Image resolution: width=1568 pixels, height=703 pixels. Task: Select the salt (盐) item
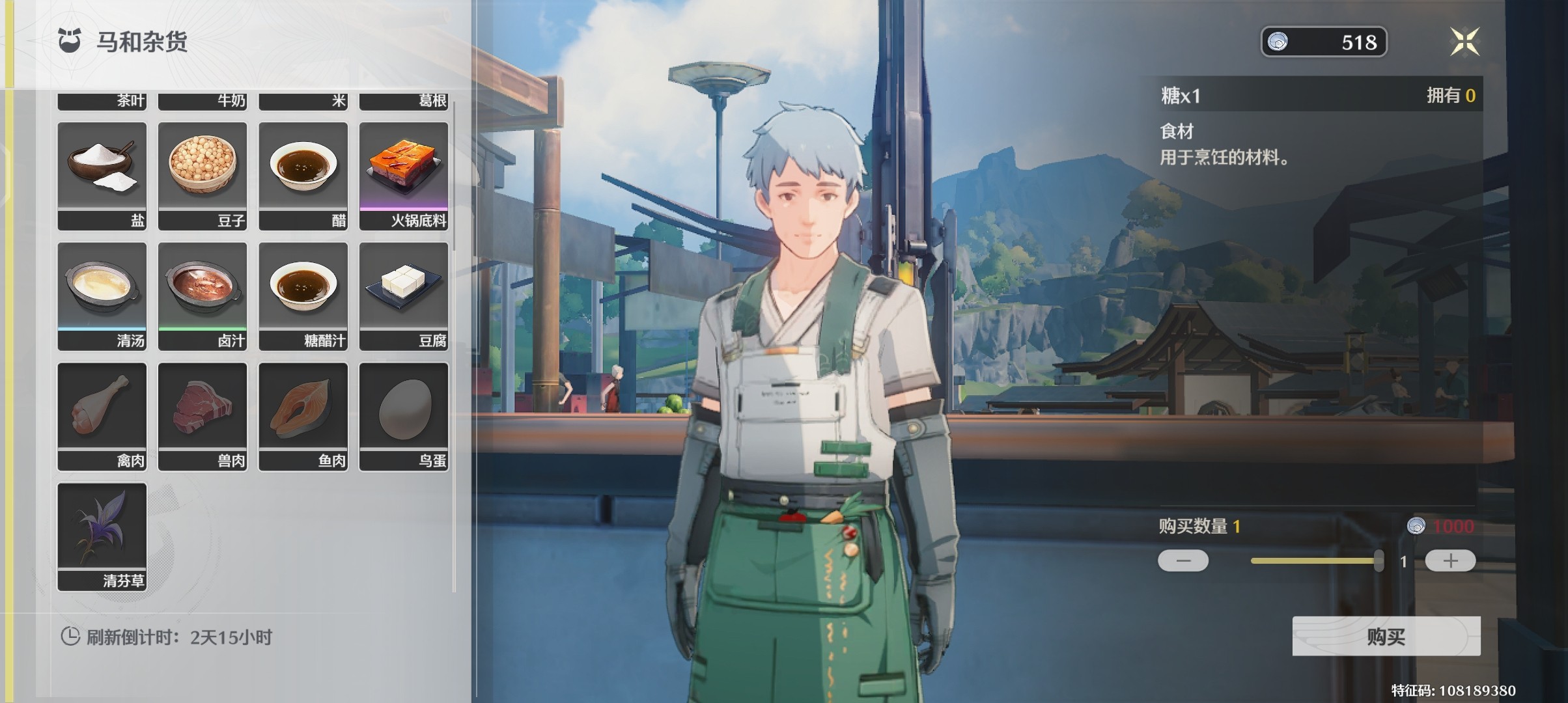tap(102, 174)
